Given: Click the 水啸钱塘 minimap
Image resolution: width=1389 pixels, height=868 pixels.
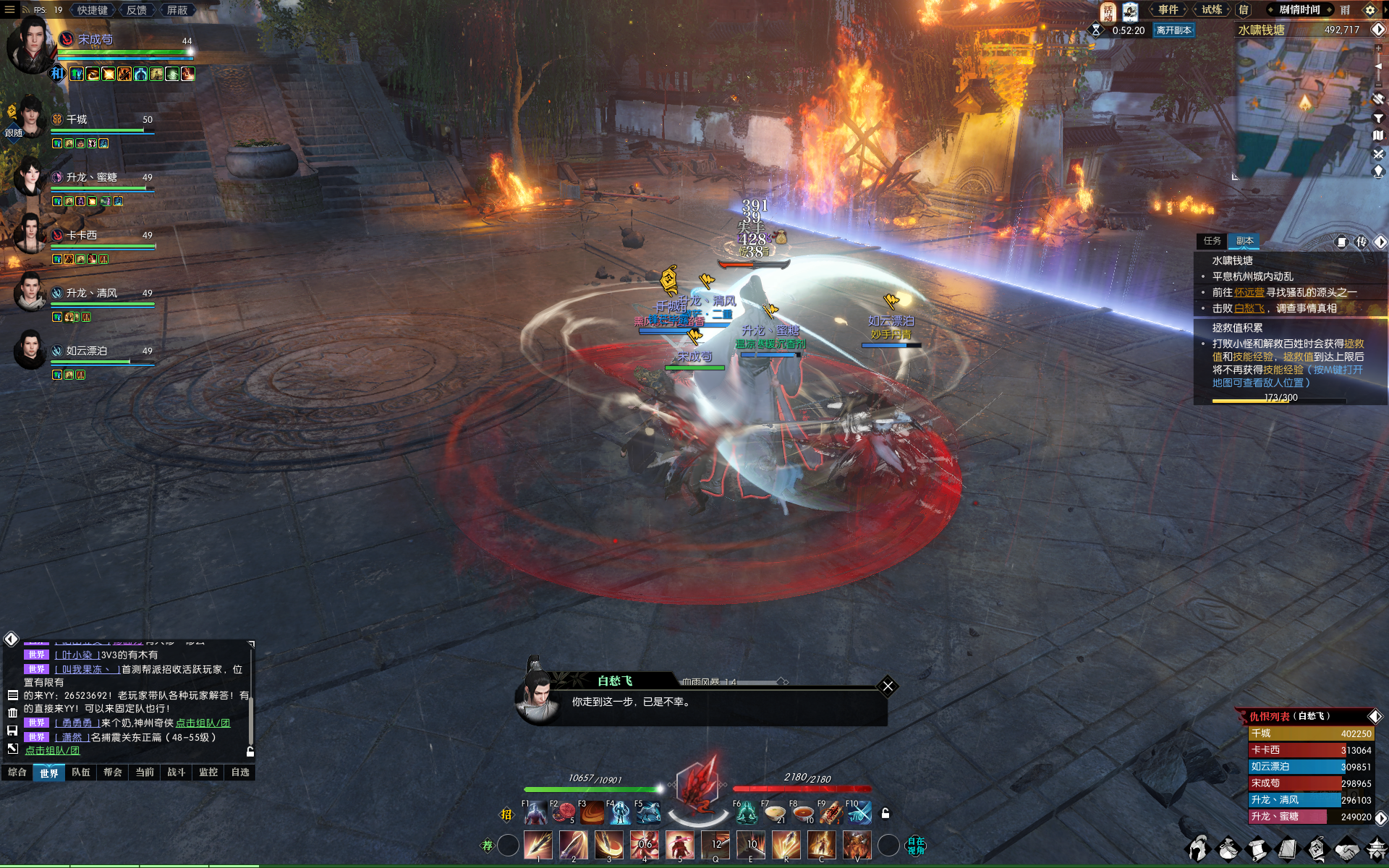Looking at the screenshot, I should coord(1302,109).
